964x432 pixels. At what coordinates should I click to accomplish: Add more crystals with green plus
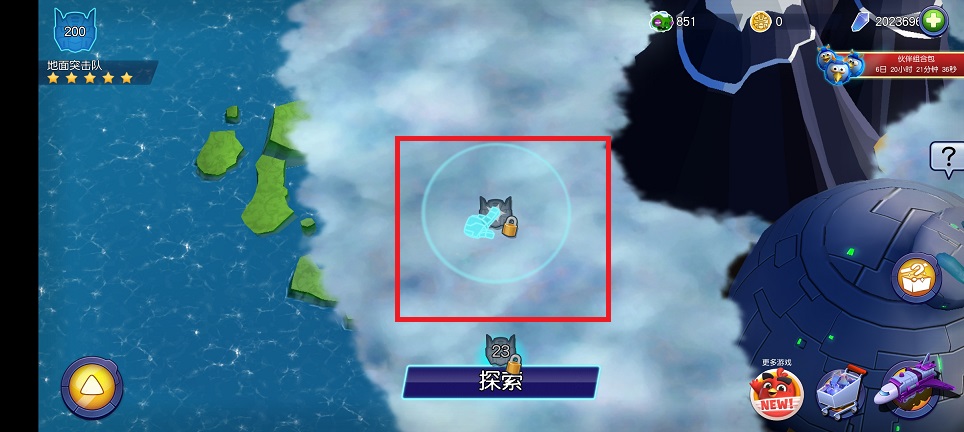pos(933,21)
